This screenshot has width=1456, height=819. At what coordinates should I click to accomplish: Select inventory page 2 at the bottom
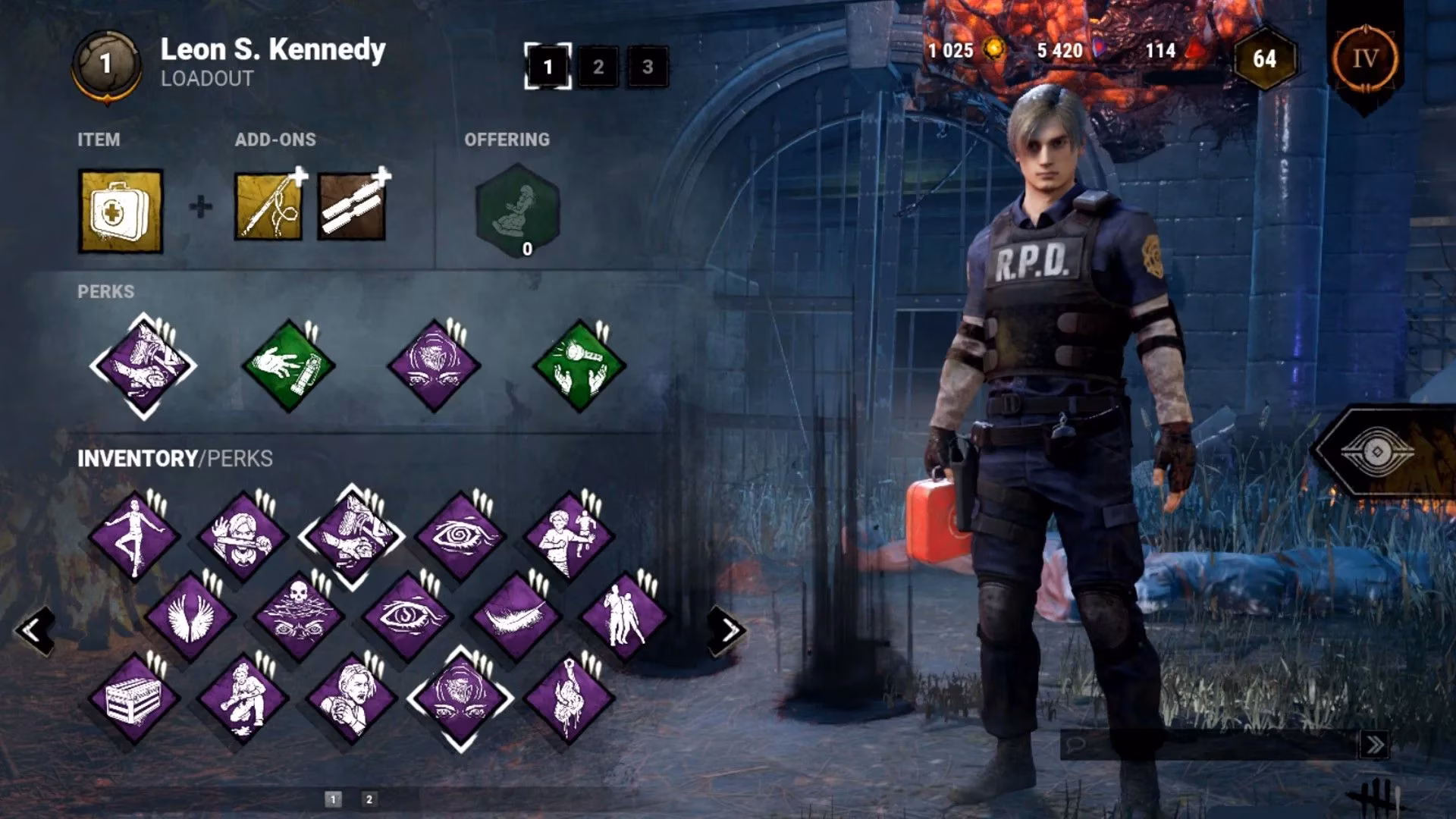369,798
